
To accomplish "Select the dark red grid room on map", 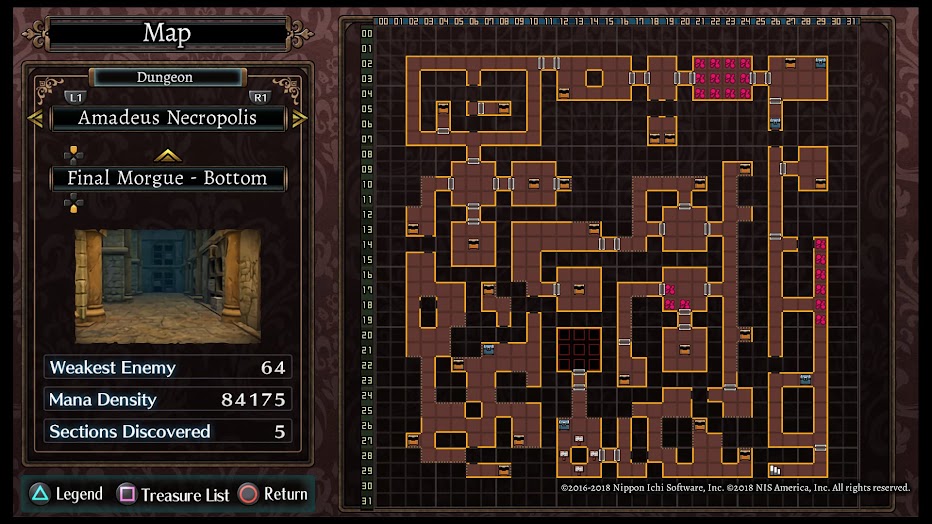I will [579, 349].
